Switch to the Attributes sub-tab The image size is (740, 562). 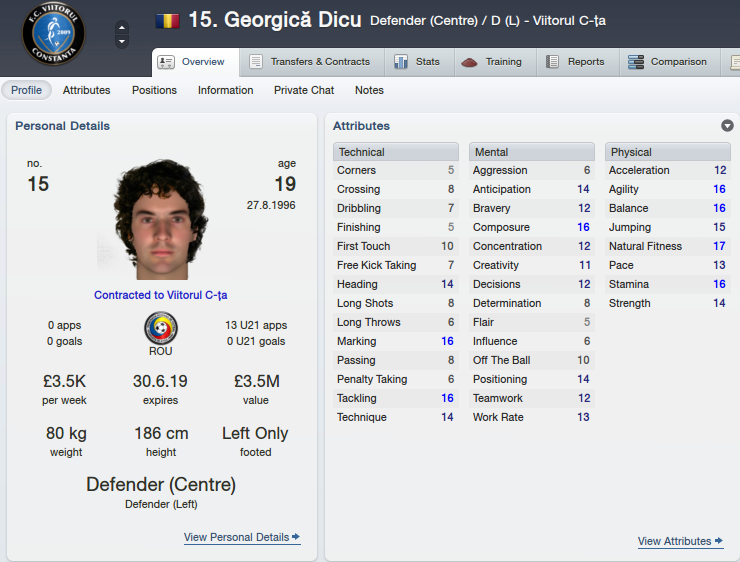[x=87, y=90]
